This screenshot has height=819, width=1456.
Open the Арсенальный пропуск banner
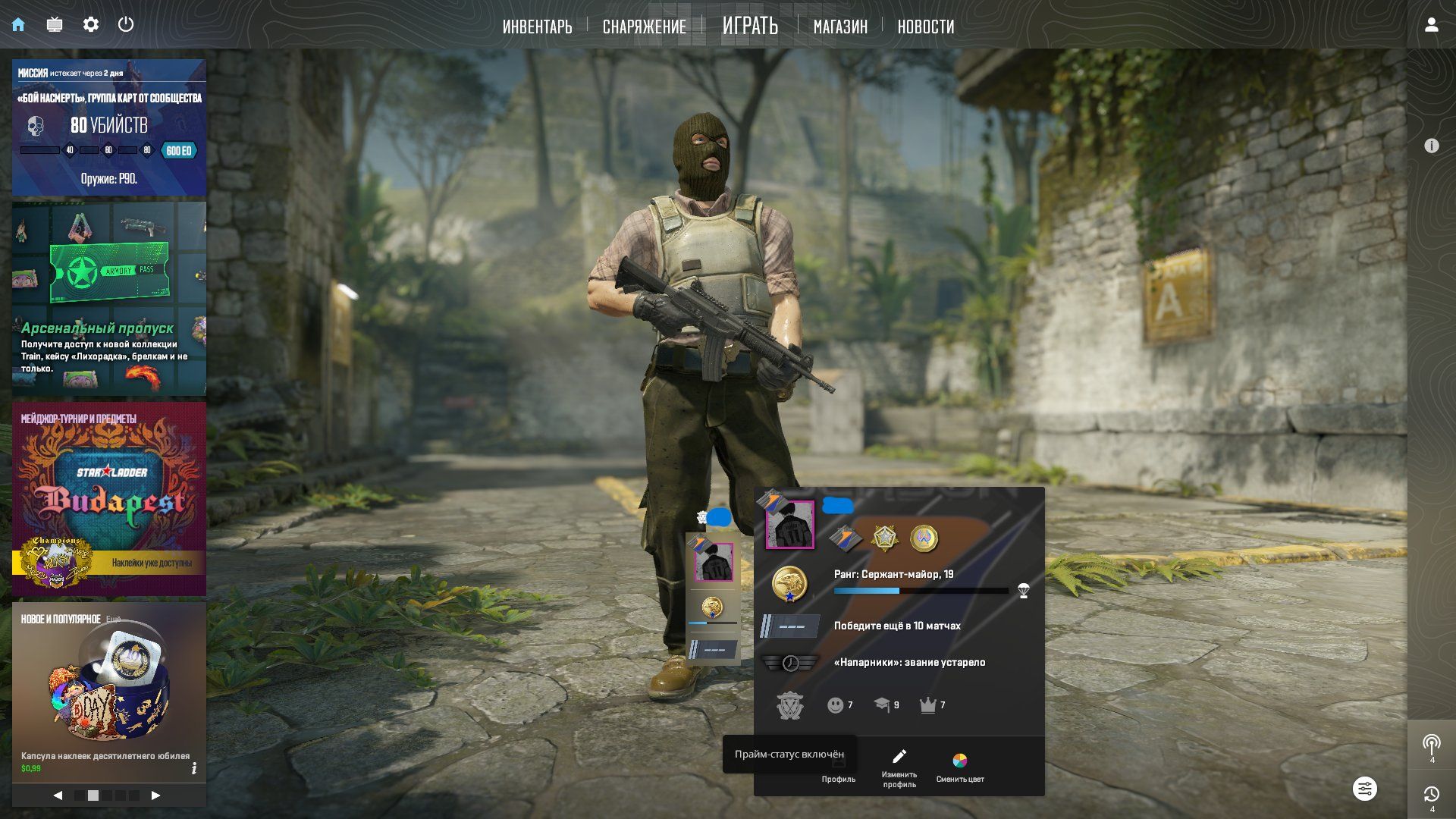[109, 299]
